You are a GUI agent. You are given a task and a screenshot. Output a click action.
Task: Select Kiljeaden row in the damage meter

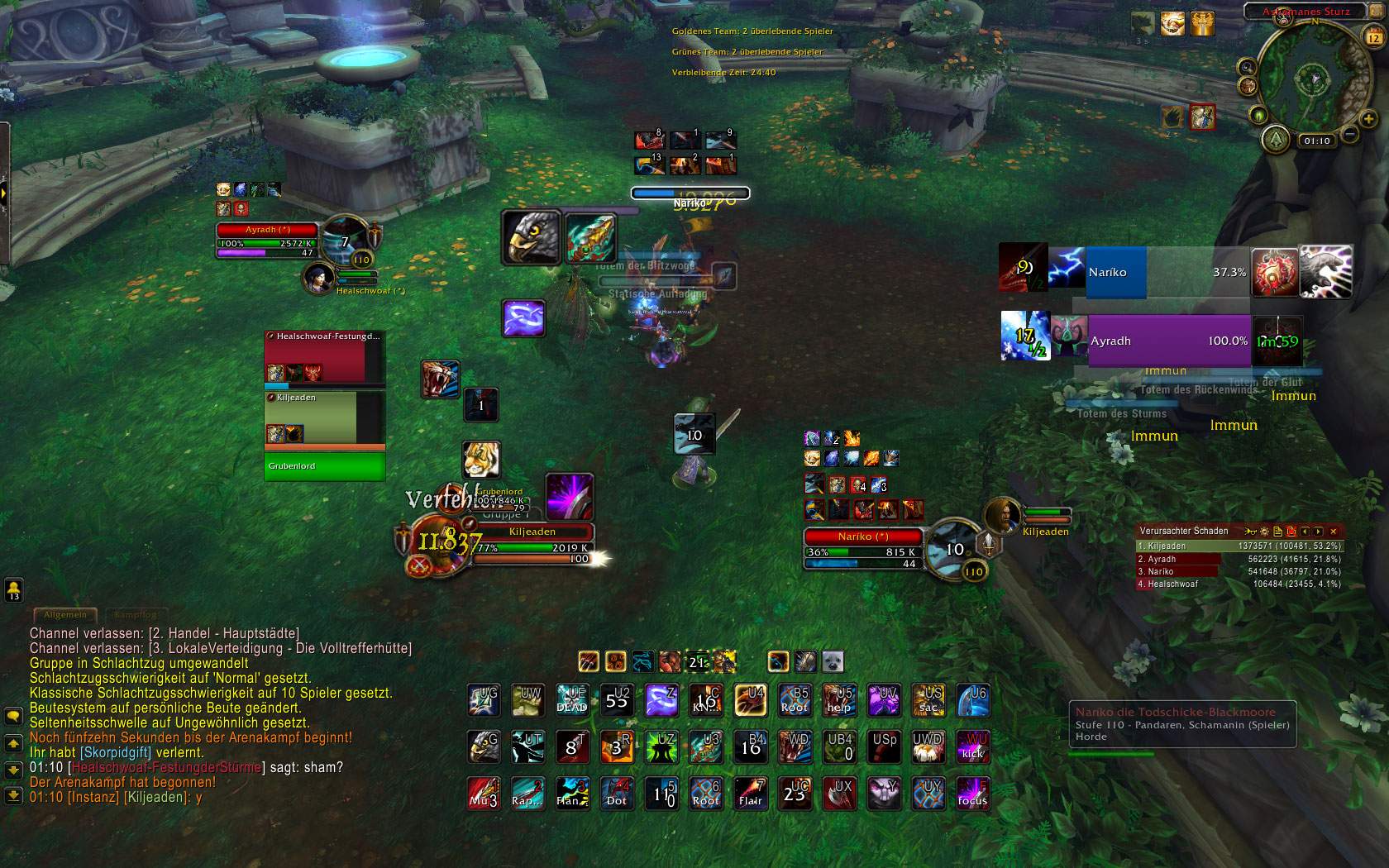(1239, 546)
